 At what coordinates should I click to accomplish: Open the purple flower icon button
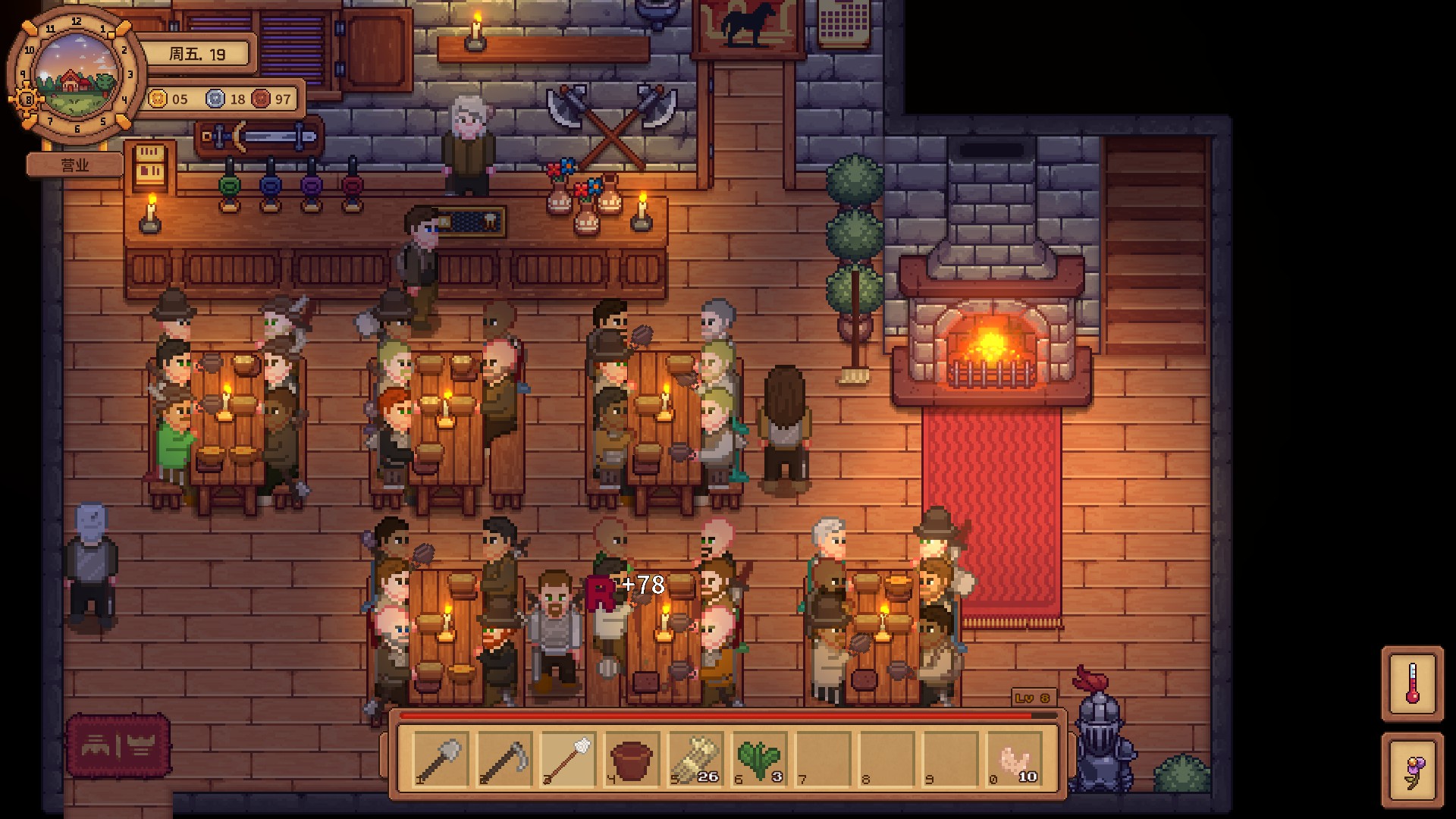[x=1412, y=770]
